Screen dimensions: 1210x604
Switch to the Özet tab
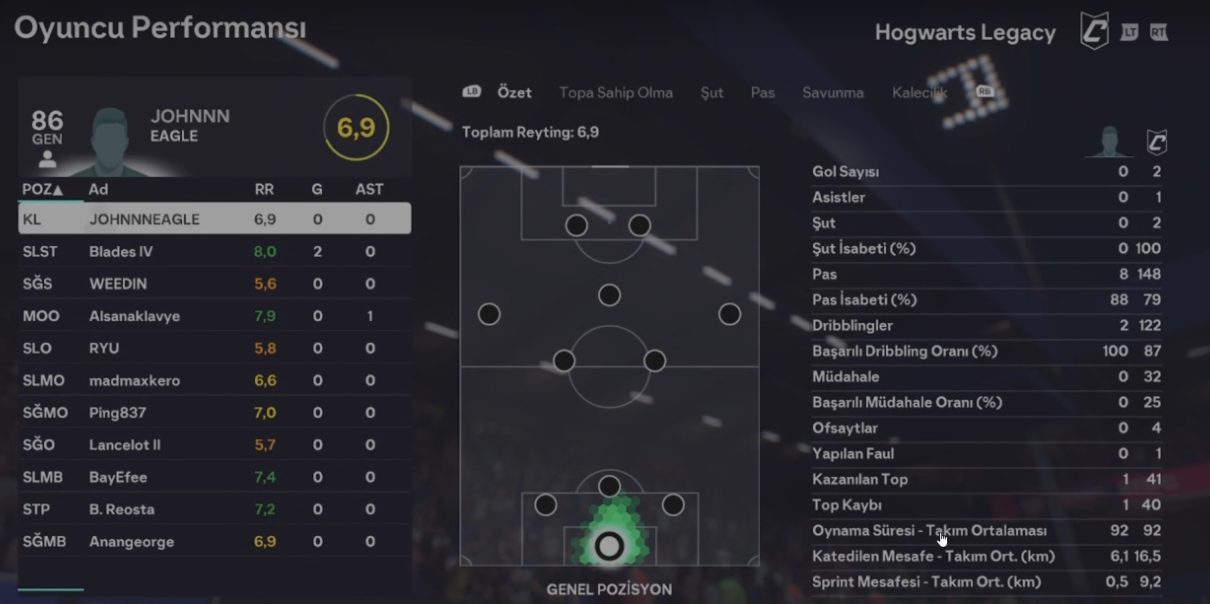coord(514,93)
